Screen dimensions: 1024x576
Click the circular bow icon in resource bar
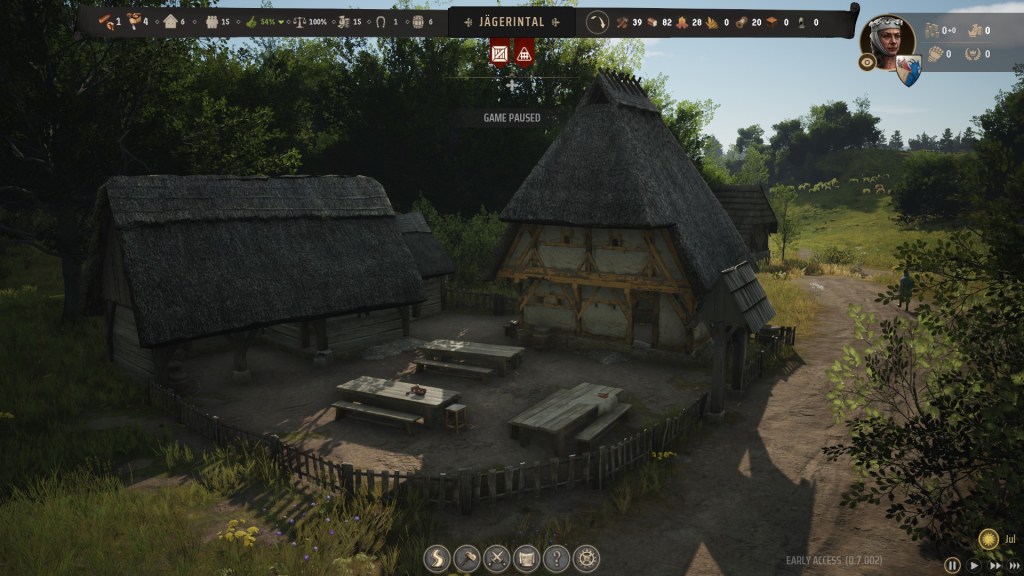click(597, 22)
